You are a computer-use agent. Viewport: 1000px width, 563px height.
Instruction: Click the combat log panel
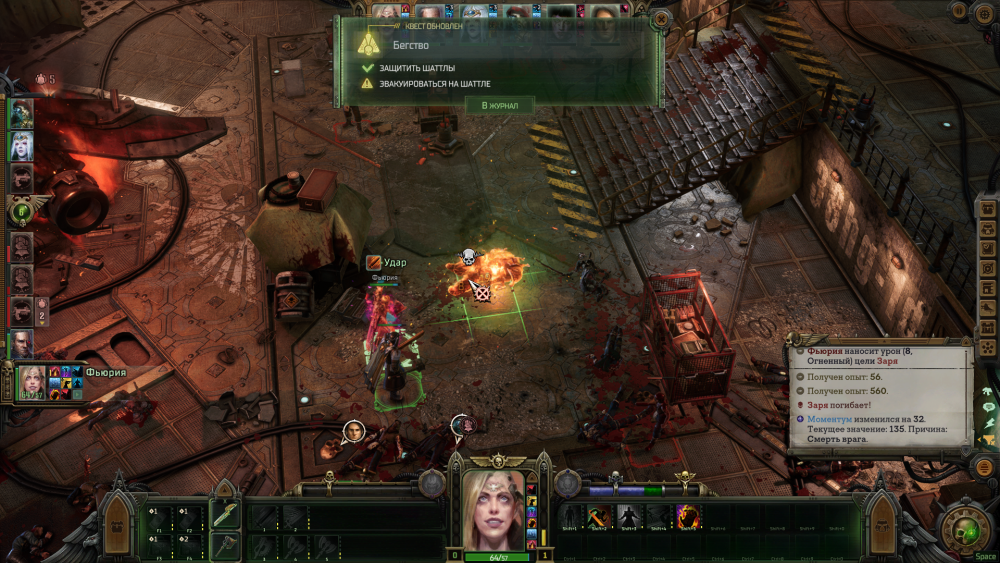pyautogui.click(x=880, y=400)
